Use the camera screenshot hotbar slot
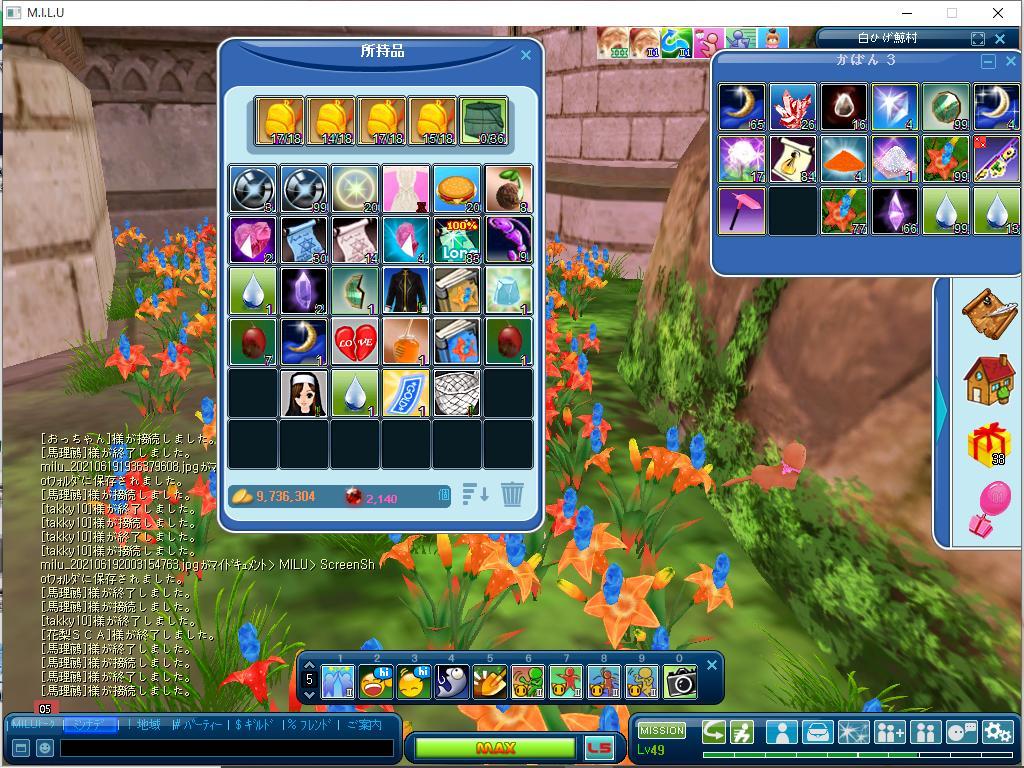This screenshot has height=768, width=1024. (x=681, y=682)
